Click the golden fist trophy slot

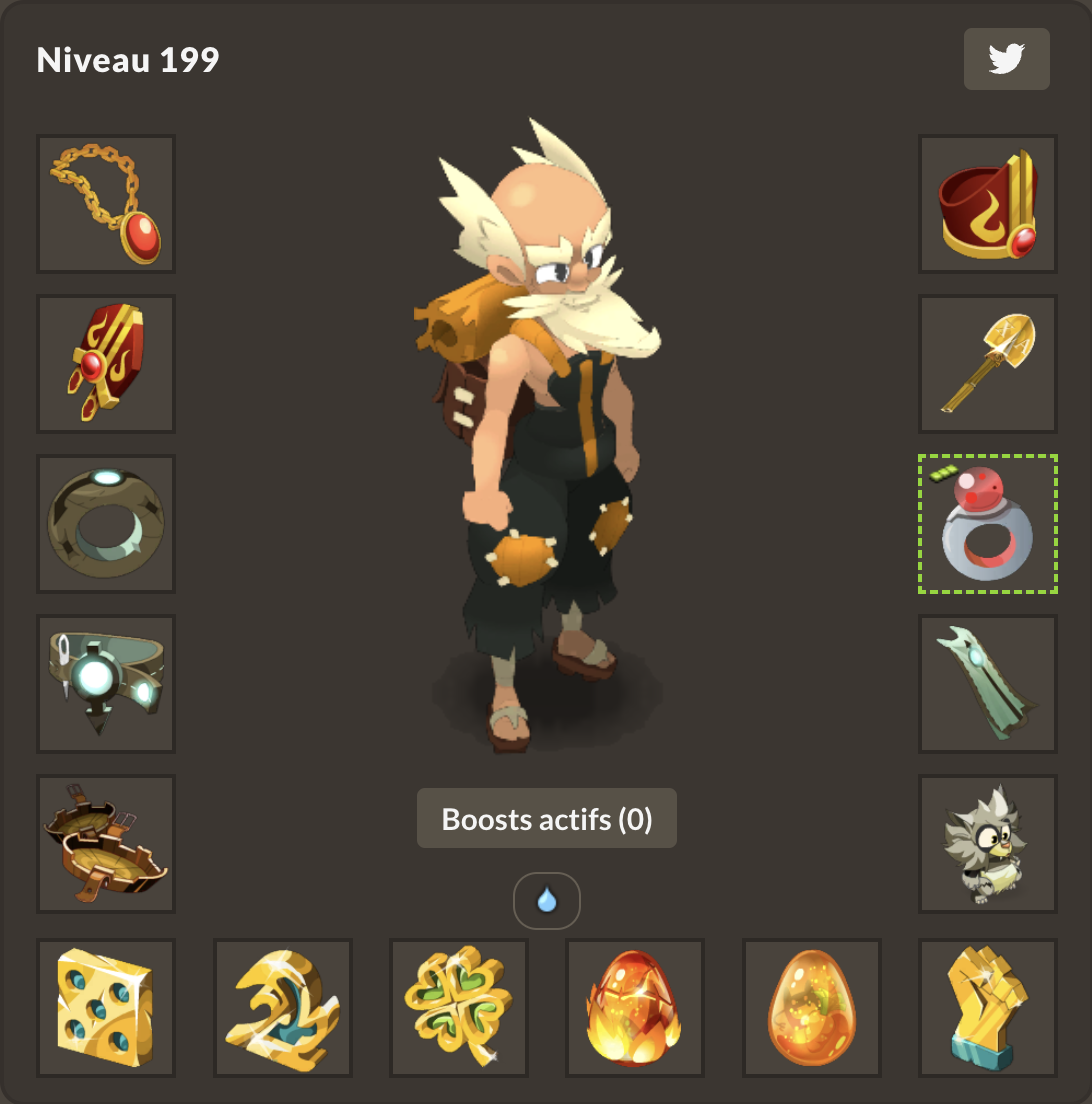click(x=988, y=1008)
